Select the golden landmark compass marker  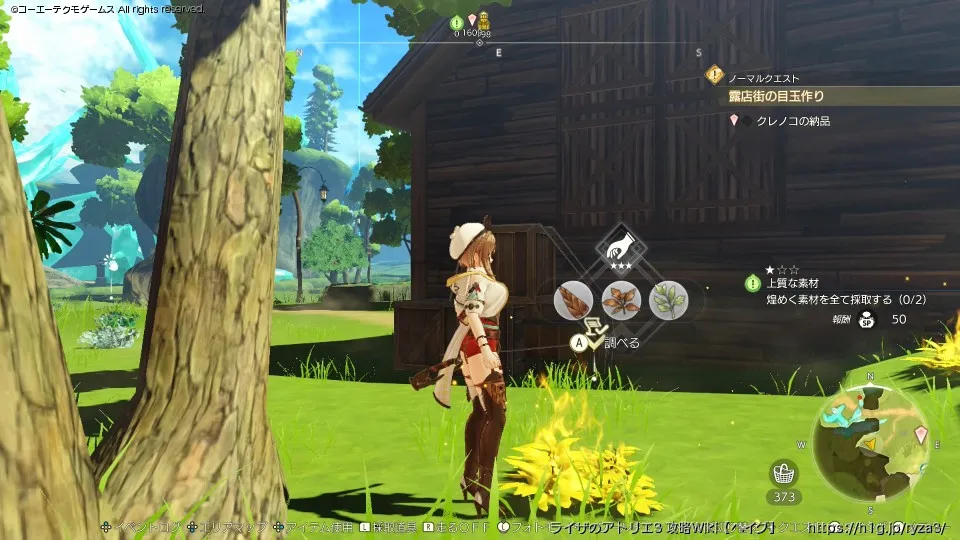tap(484, 20)
